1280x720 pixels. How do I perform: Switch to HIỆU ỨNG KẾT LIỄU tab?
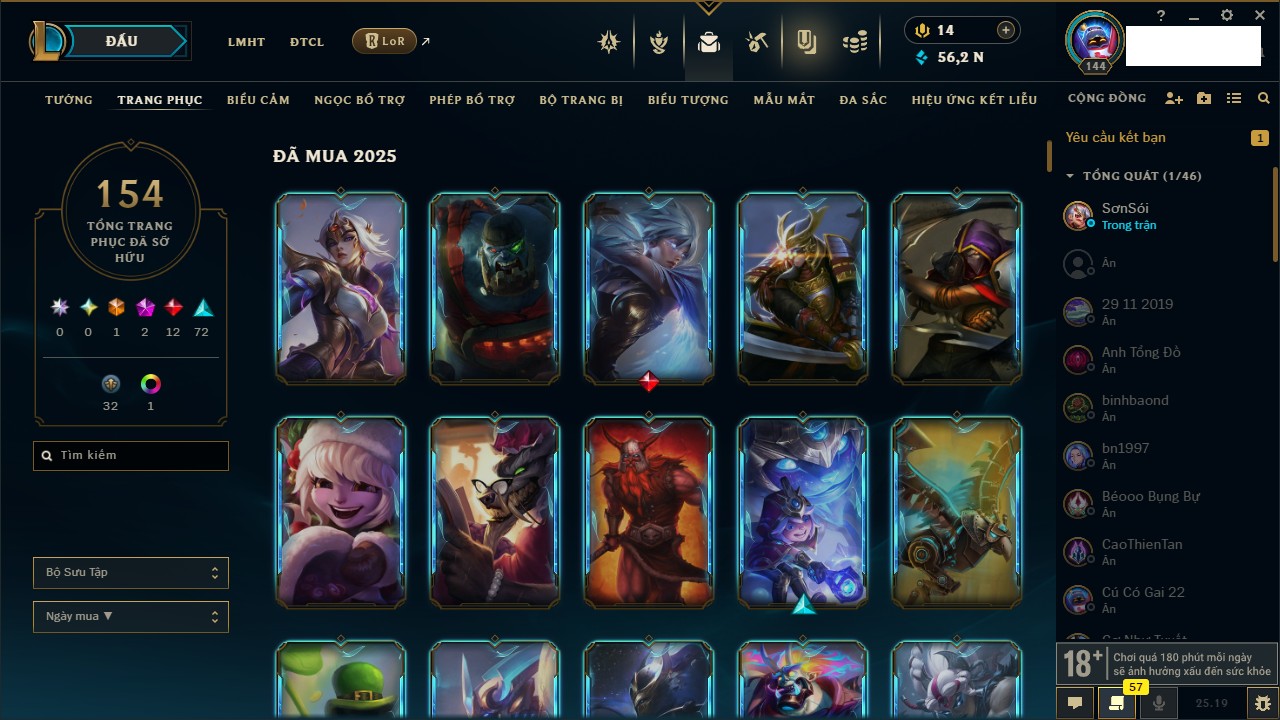[974, 100]
